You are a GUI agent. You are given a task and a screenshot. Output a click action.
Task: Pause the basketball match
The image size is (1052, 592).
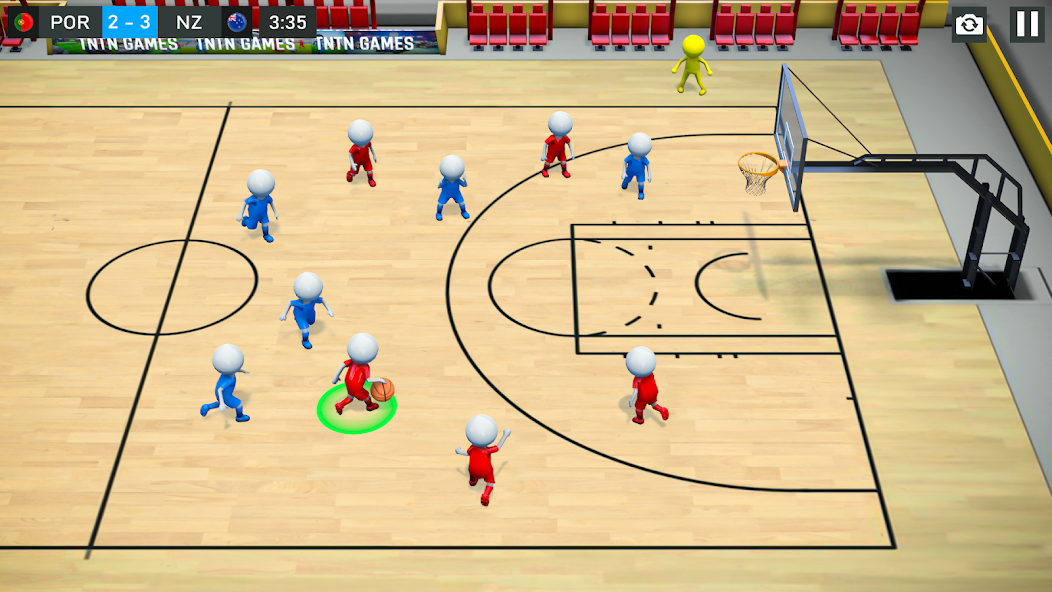tap(1027, 24)
